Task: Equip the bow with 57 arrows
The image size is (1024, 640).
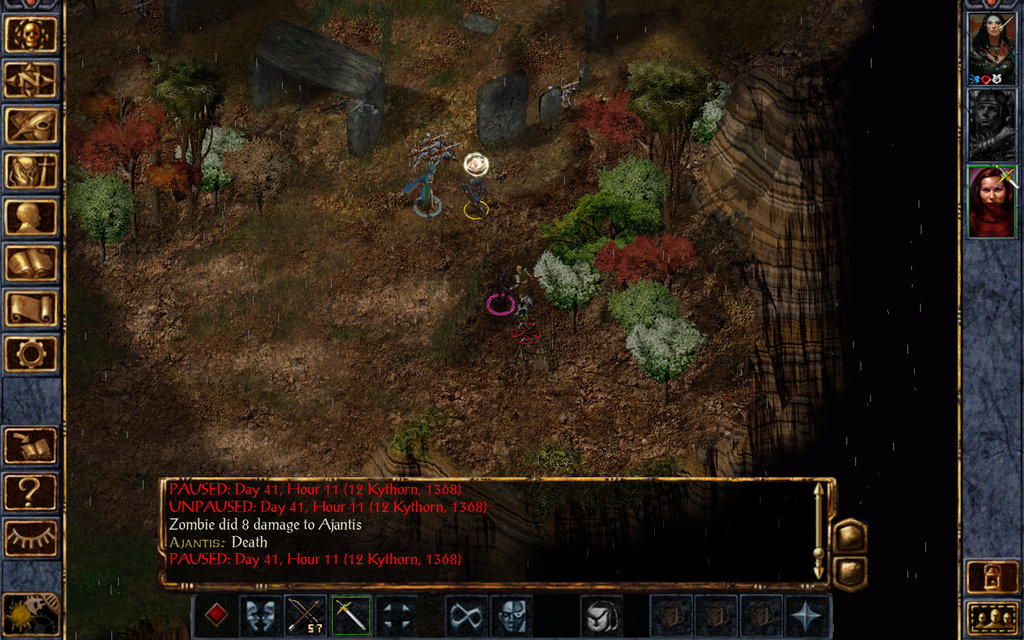Action: coord(305,615)
